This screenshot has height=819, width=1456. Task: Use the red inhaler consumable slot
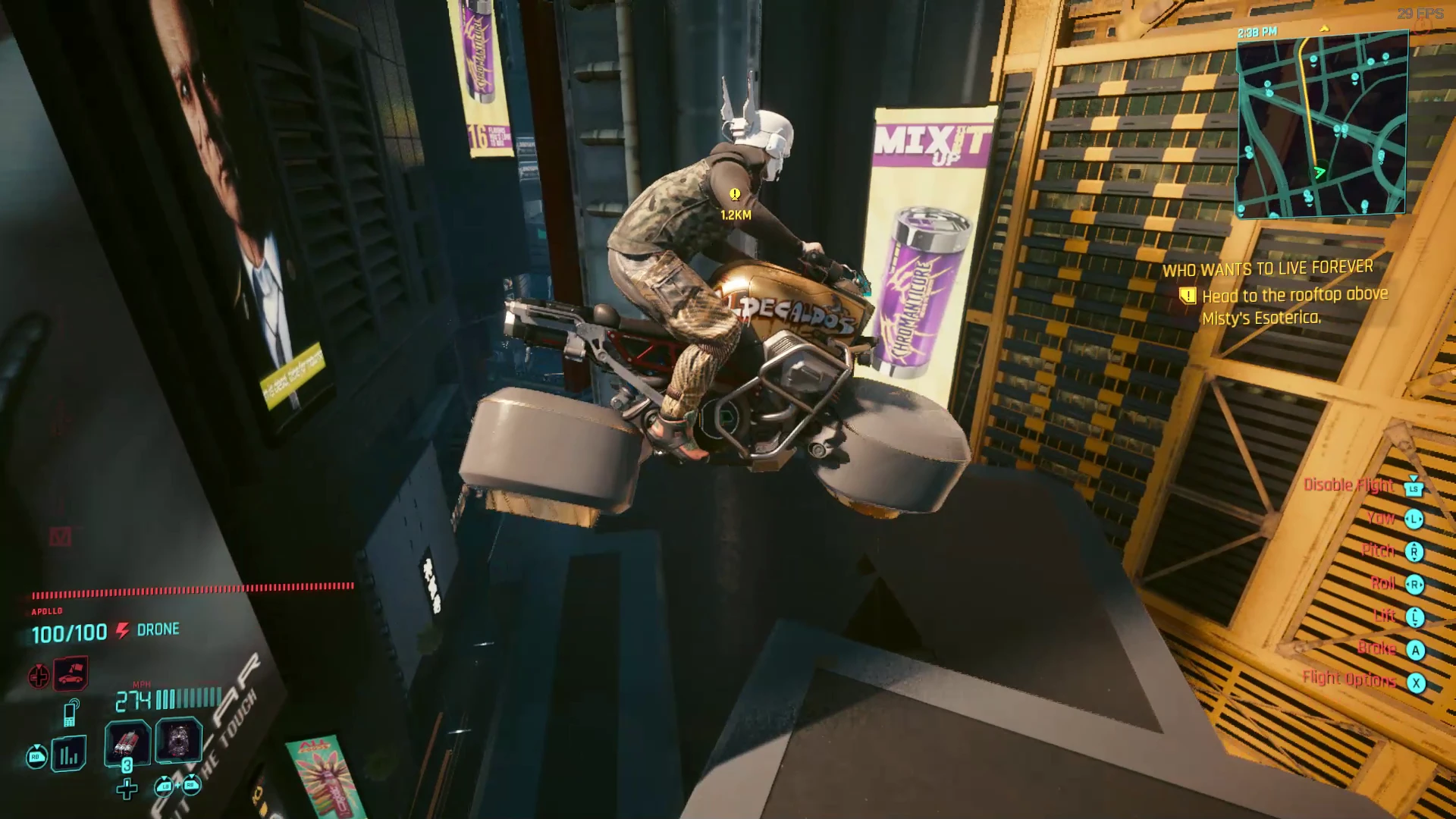pos(127,741)
